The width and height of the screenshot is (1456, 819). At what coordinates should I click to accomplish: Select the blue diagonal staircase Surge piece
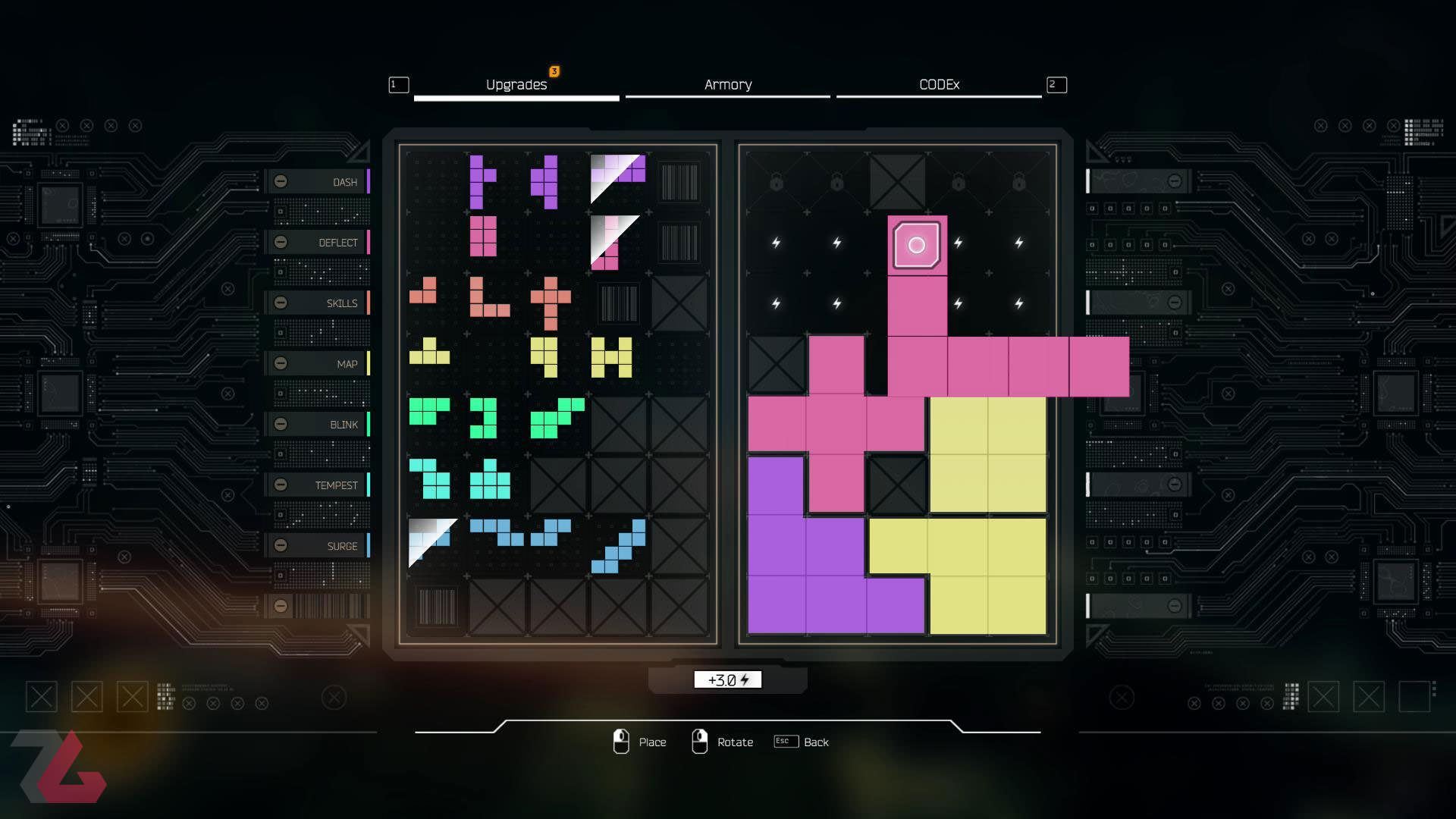[x=620, y=547]
